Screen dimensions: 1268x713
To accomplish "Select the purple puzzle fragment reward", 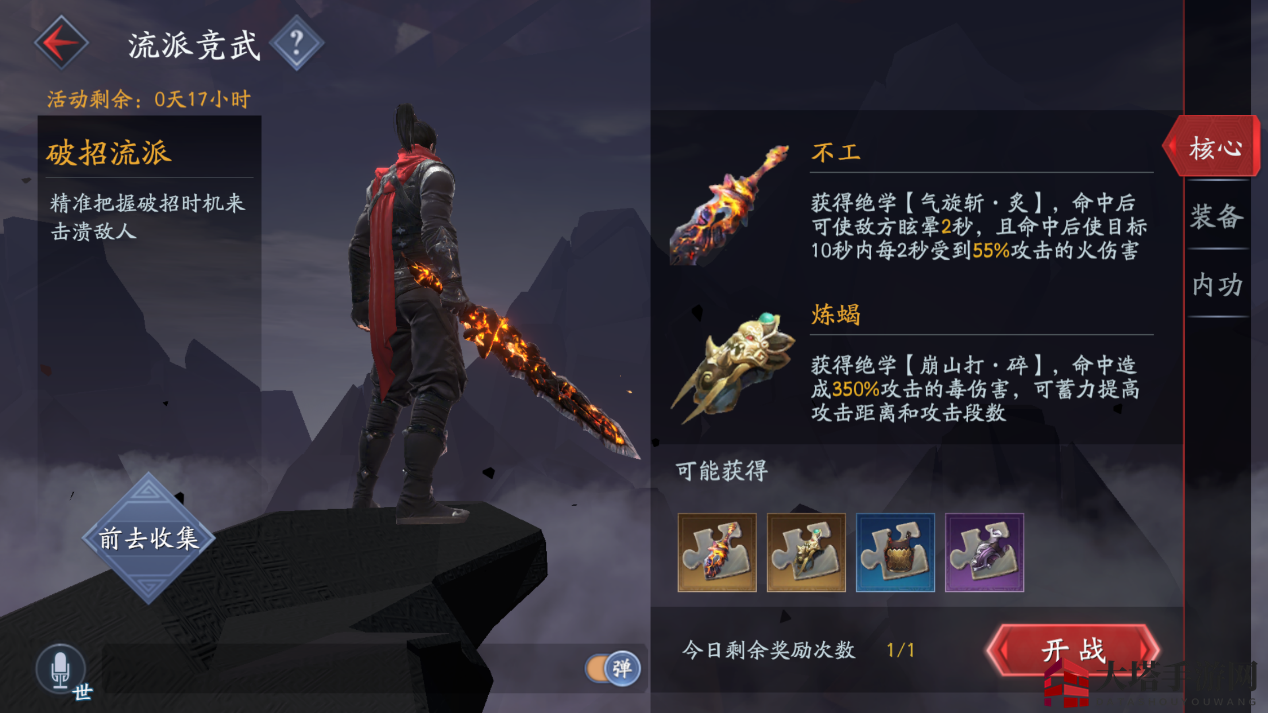I will (984, 553).
